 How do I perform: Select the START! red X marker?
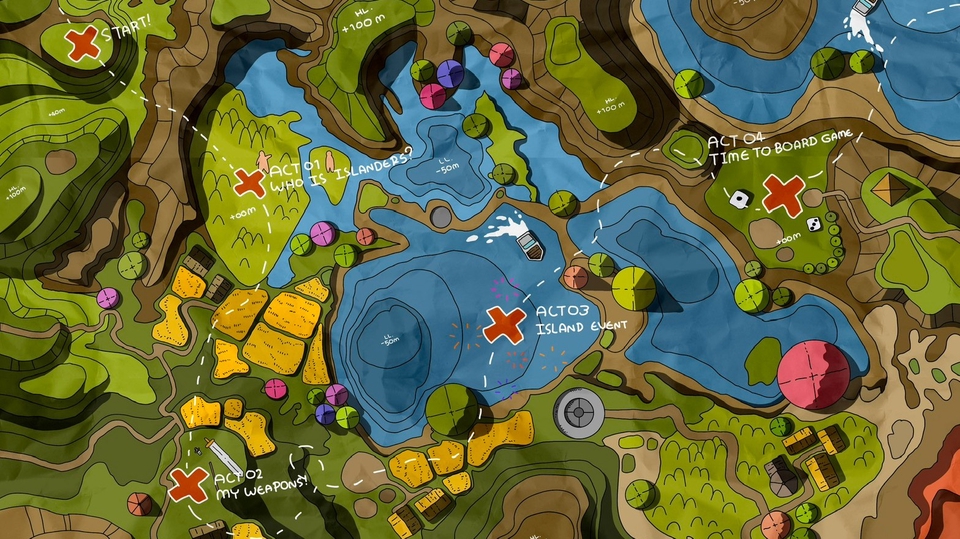pos(82,42)
